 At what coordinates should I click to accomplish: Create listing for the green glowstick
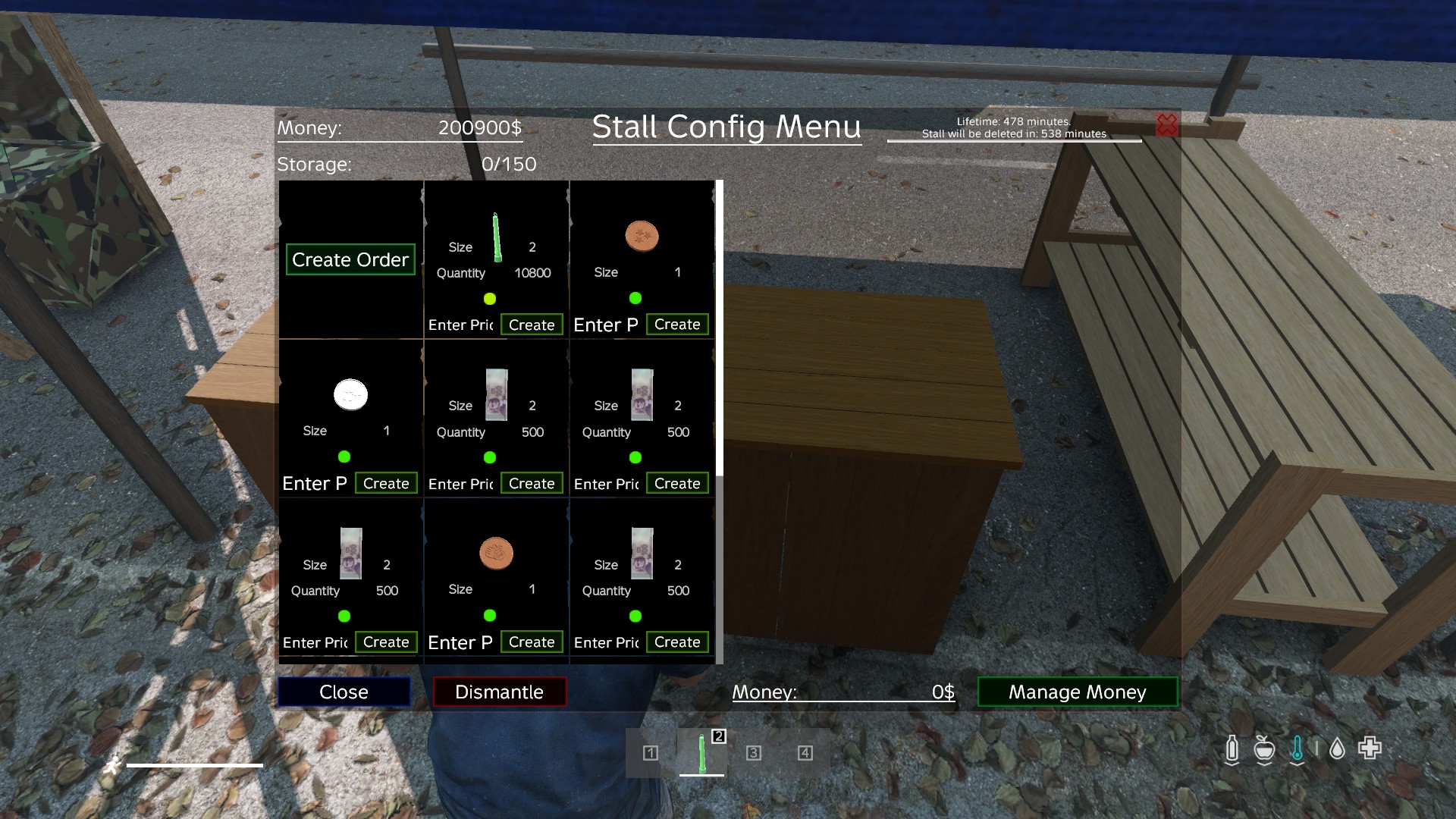pyautogui.click(x=531, y=325)
